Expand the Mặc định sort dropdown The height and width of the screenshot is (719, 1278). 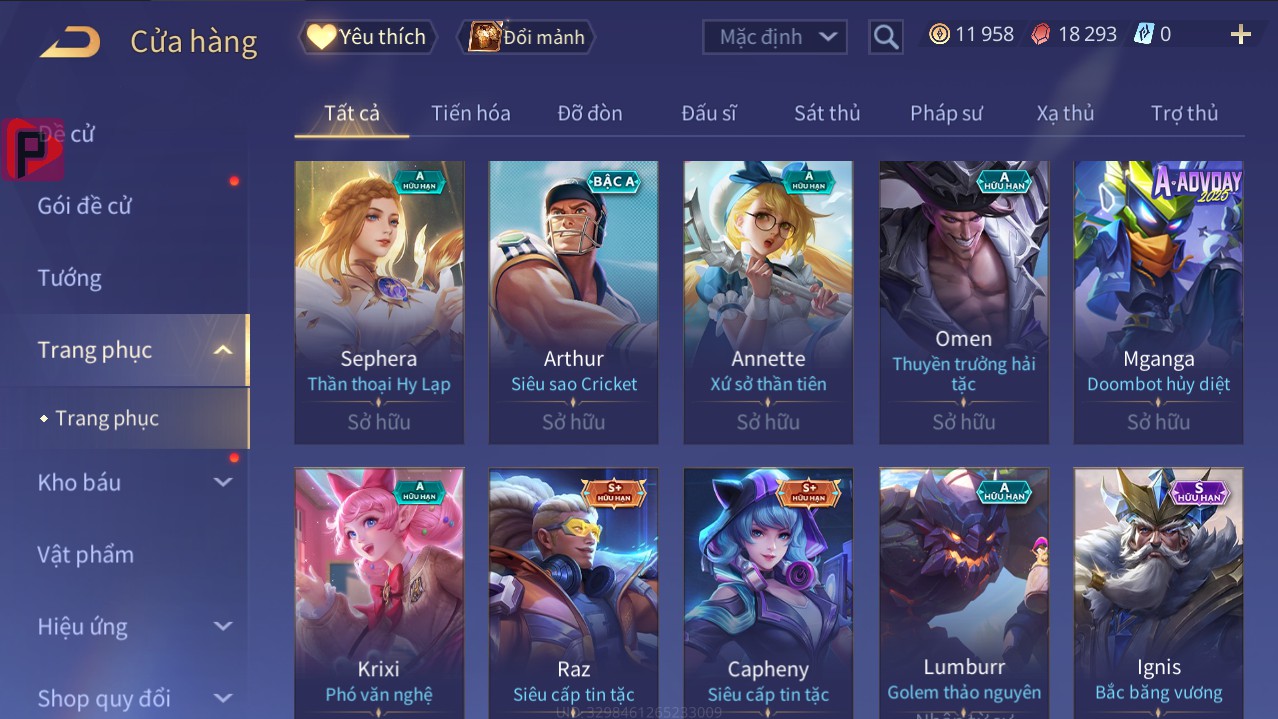pos(775,37)
